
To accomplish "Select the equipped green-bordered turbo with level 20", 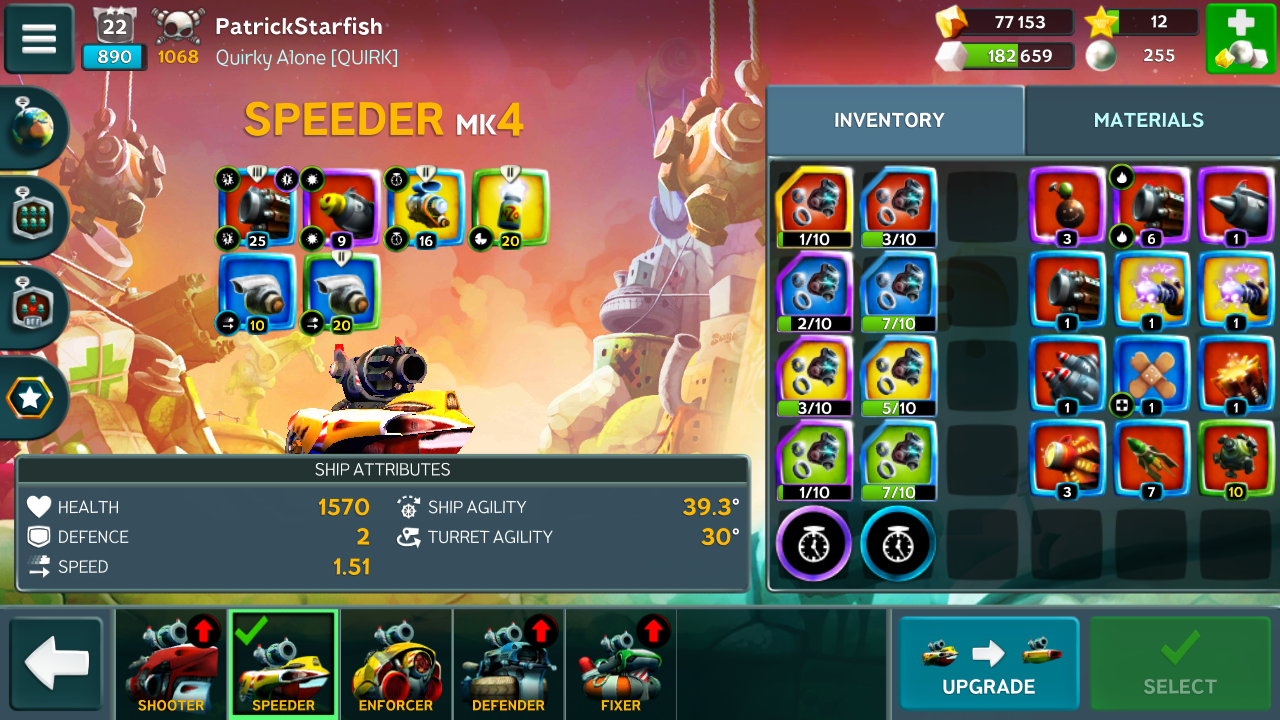I will click(341, 292).
